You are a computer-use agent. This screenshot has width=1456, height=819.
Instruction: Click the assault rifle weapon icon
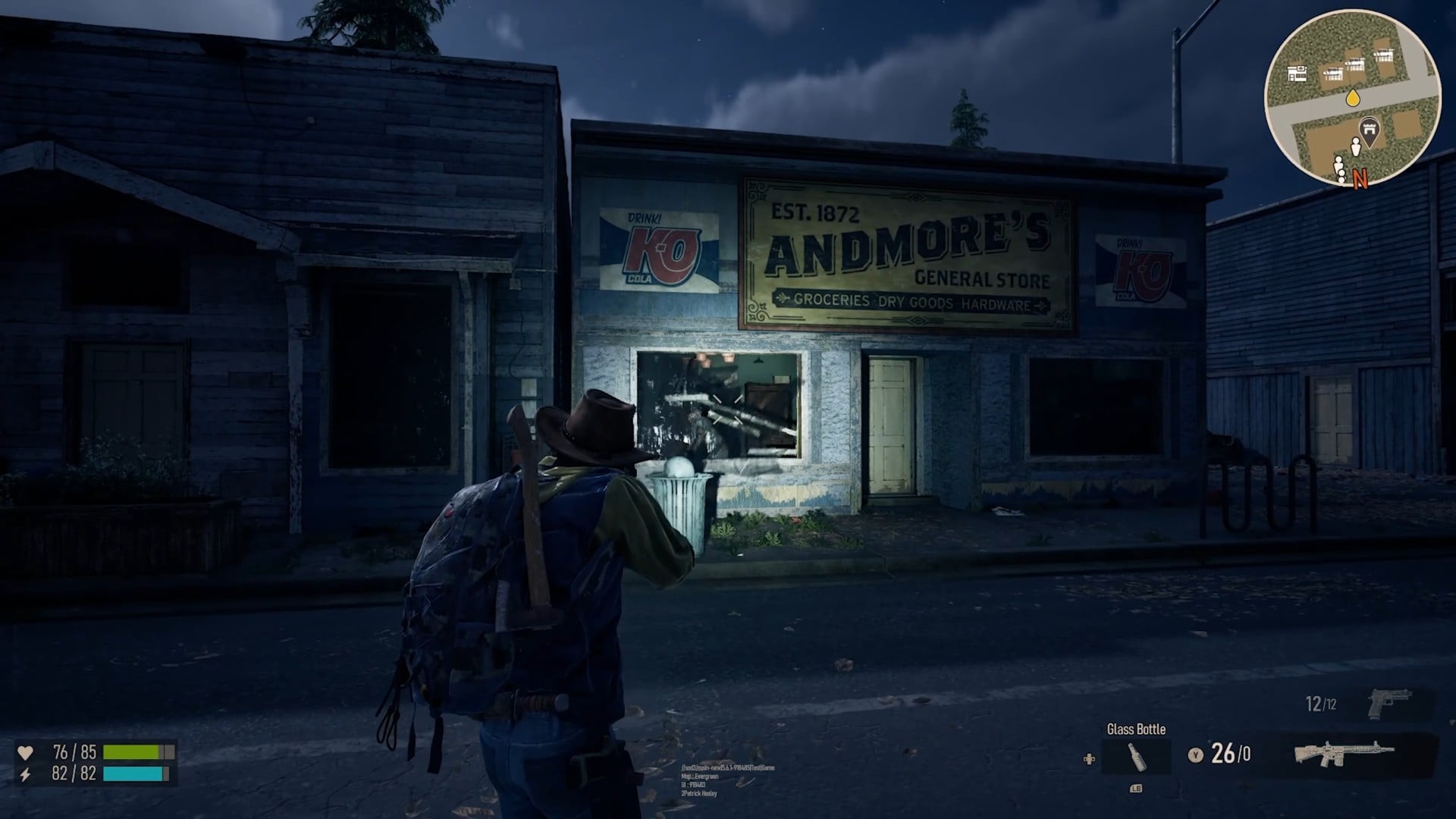coord(1345,754)
